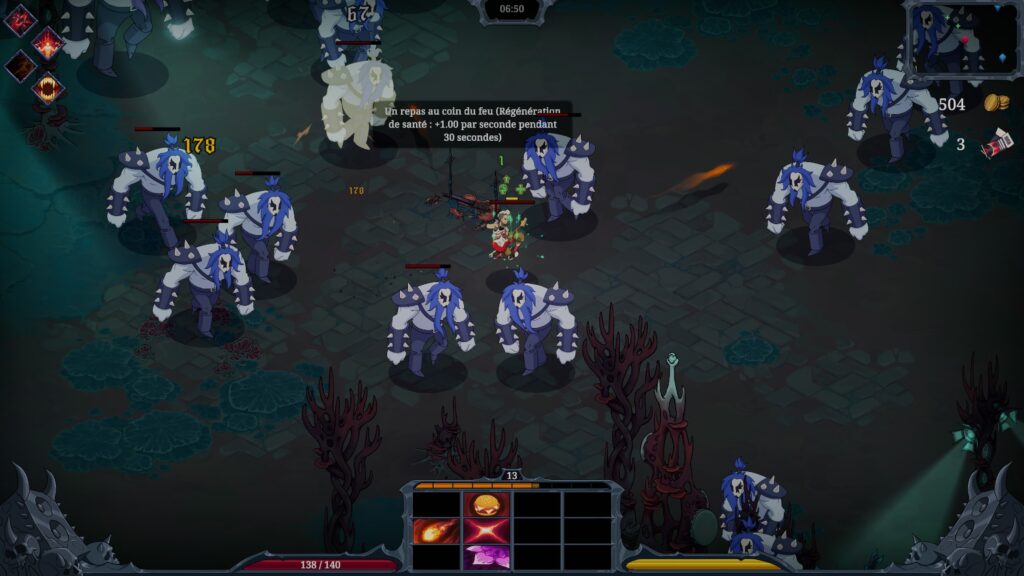This screenshot has height=576, width=1024.
Task: Activate the fireball ability slot
Action: pyautogui.click(x=436, y=531)
